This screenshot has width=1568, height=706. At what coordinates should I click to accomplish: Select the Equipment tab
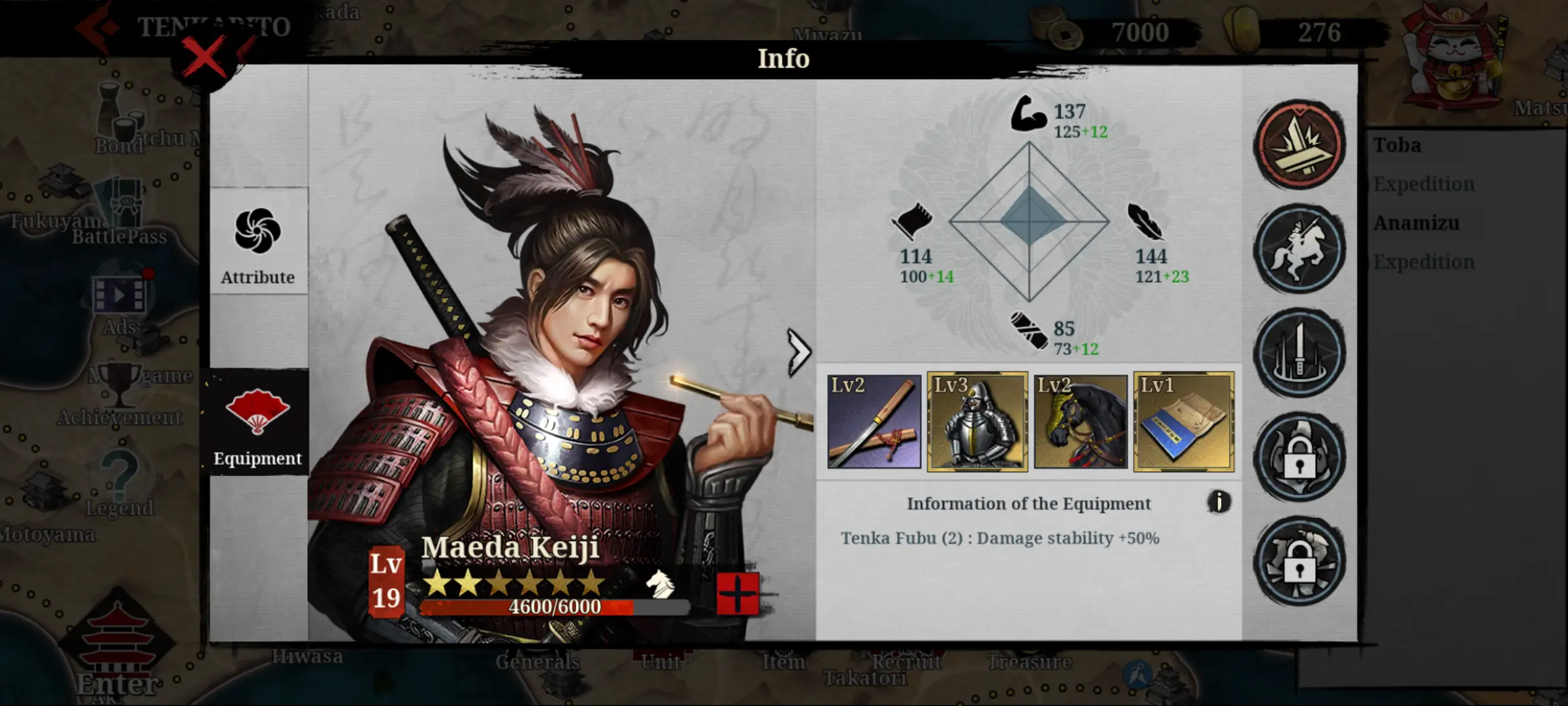click(258, 423)
